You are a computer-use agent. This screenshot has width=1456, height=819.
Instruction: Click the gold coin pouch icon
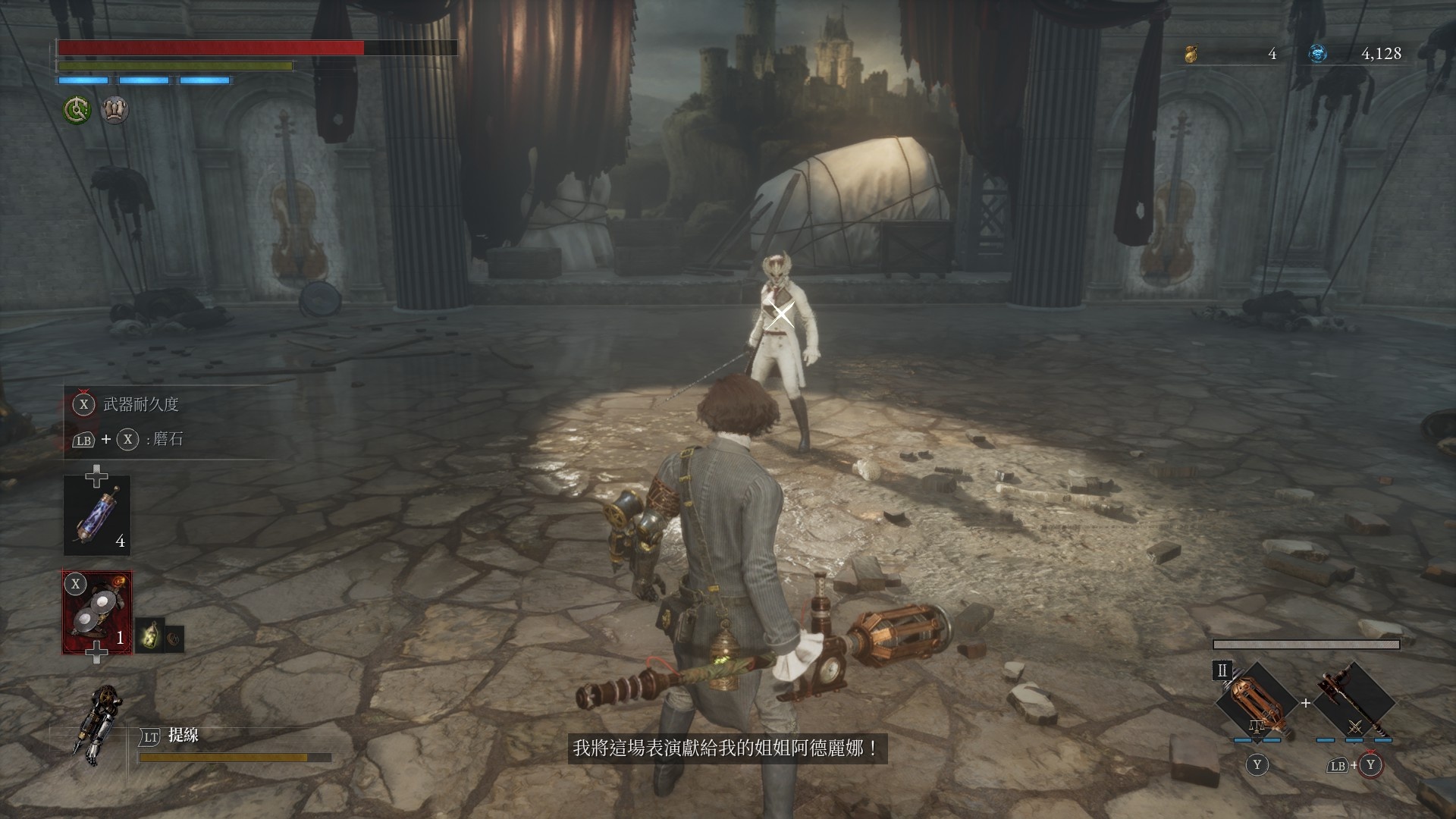click(x=1191, y=54)
